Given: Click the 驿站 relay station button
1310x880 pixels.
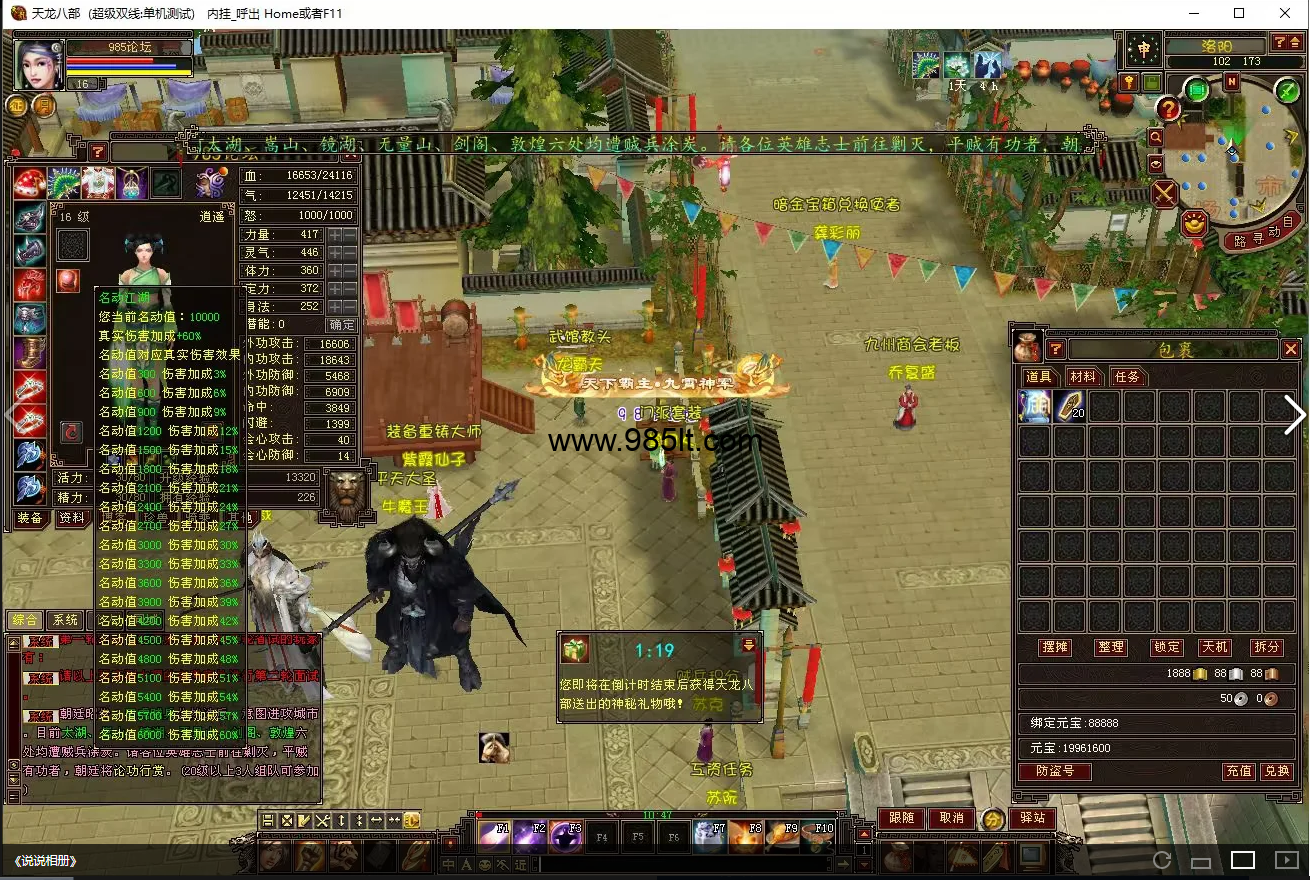Looking at the screenshot, I should (x=1032, y=818).
